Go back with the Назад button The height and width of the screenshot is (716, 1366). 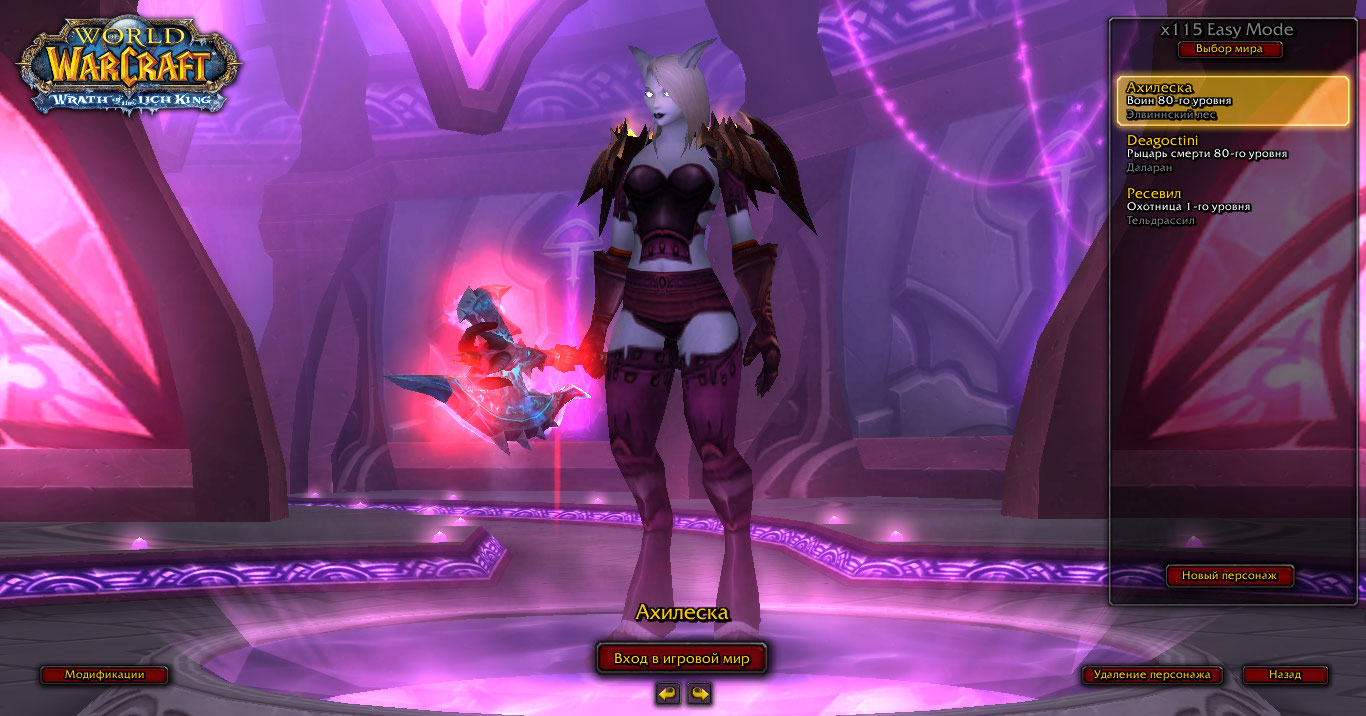[x=1285, y=675]
